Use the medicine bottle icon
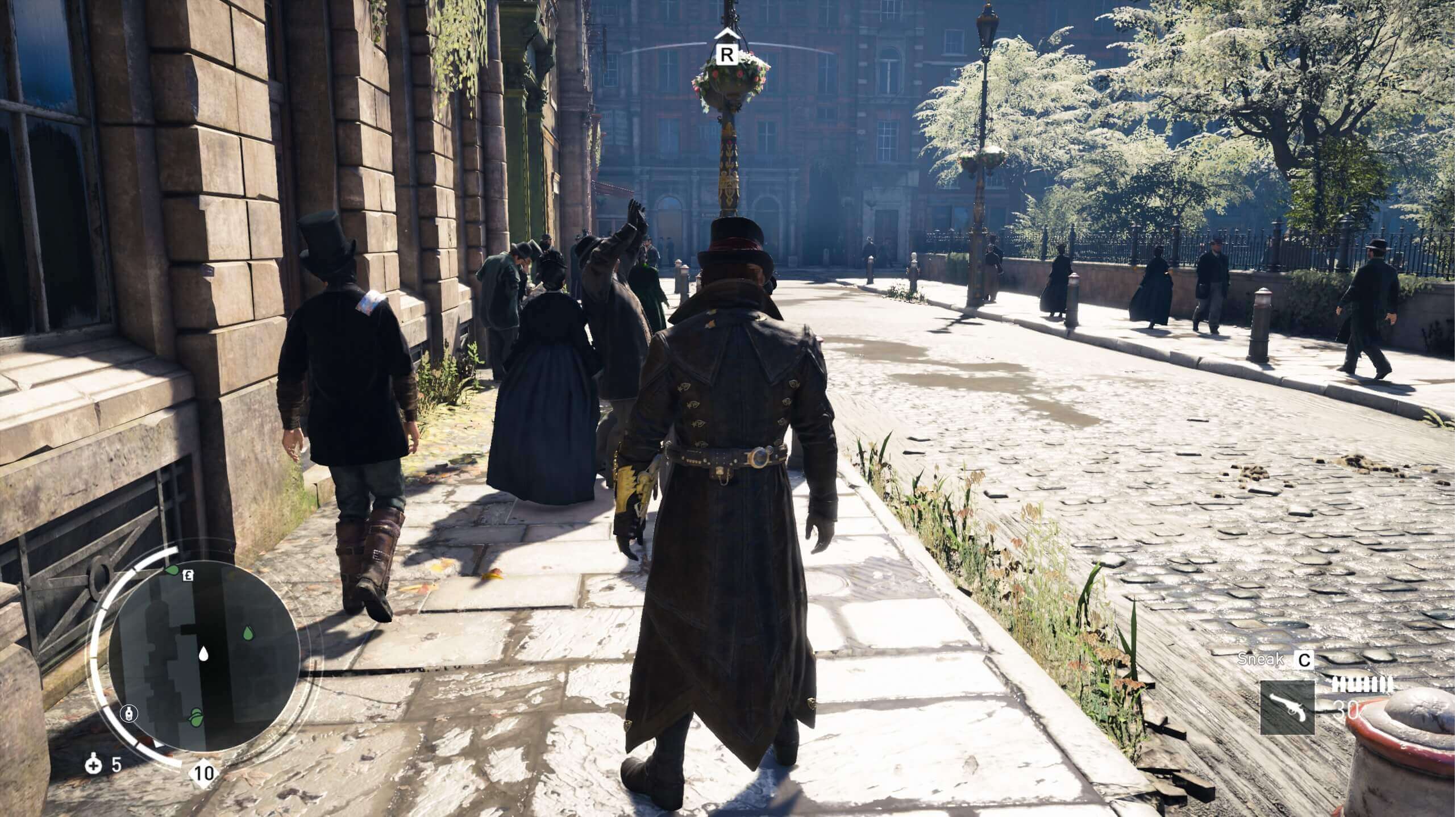This screenshot has width=1456, height=817. coord(93,764)
